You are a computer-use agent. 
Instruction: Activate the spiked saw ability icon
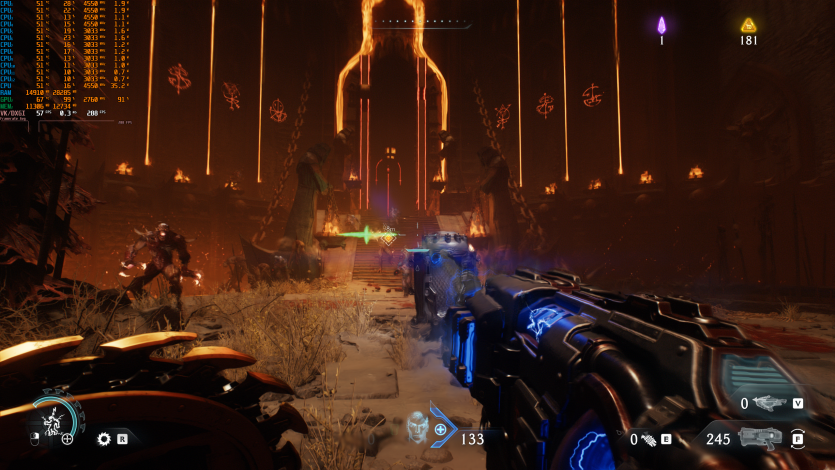(103, 438)
